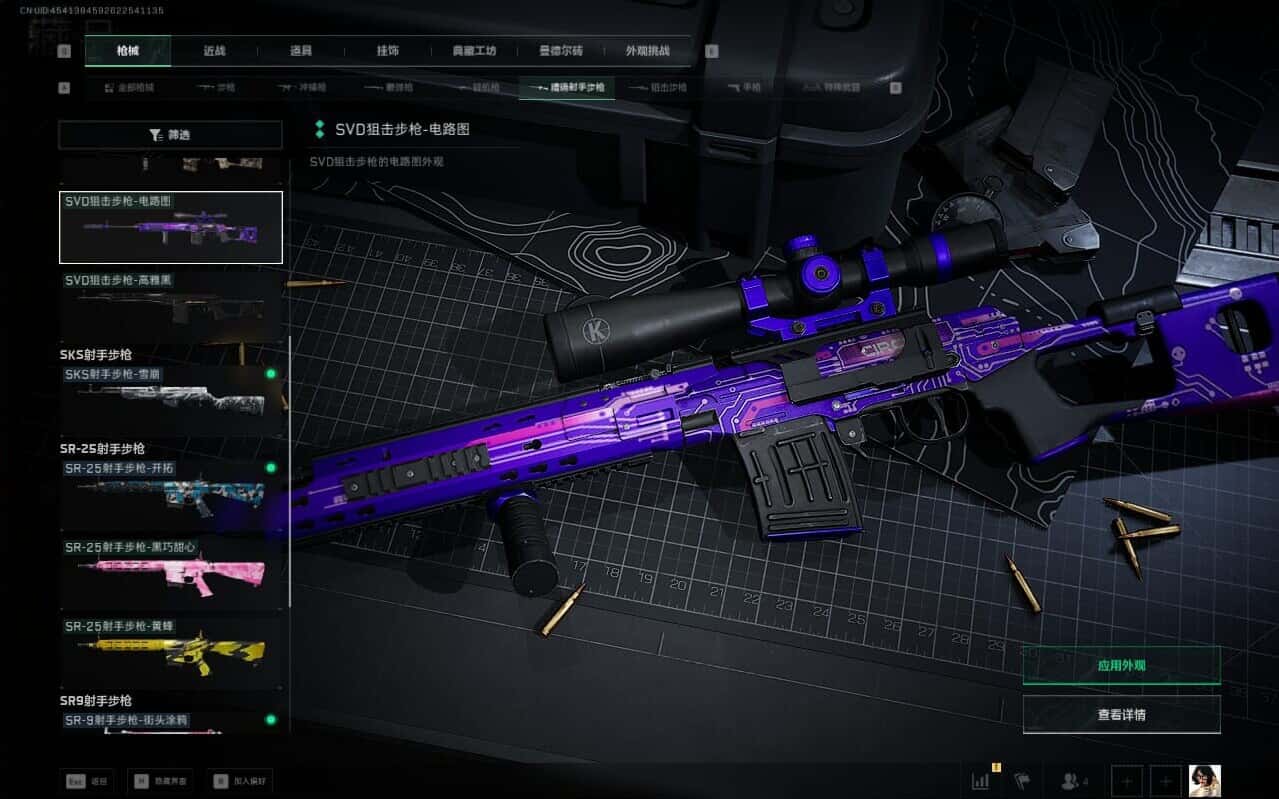Screen dimensions: 1279x799
Task: Select the 挂饰 charms tab
Action: point(388,51)
